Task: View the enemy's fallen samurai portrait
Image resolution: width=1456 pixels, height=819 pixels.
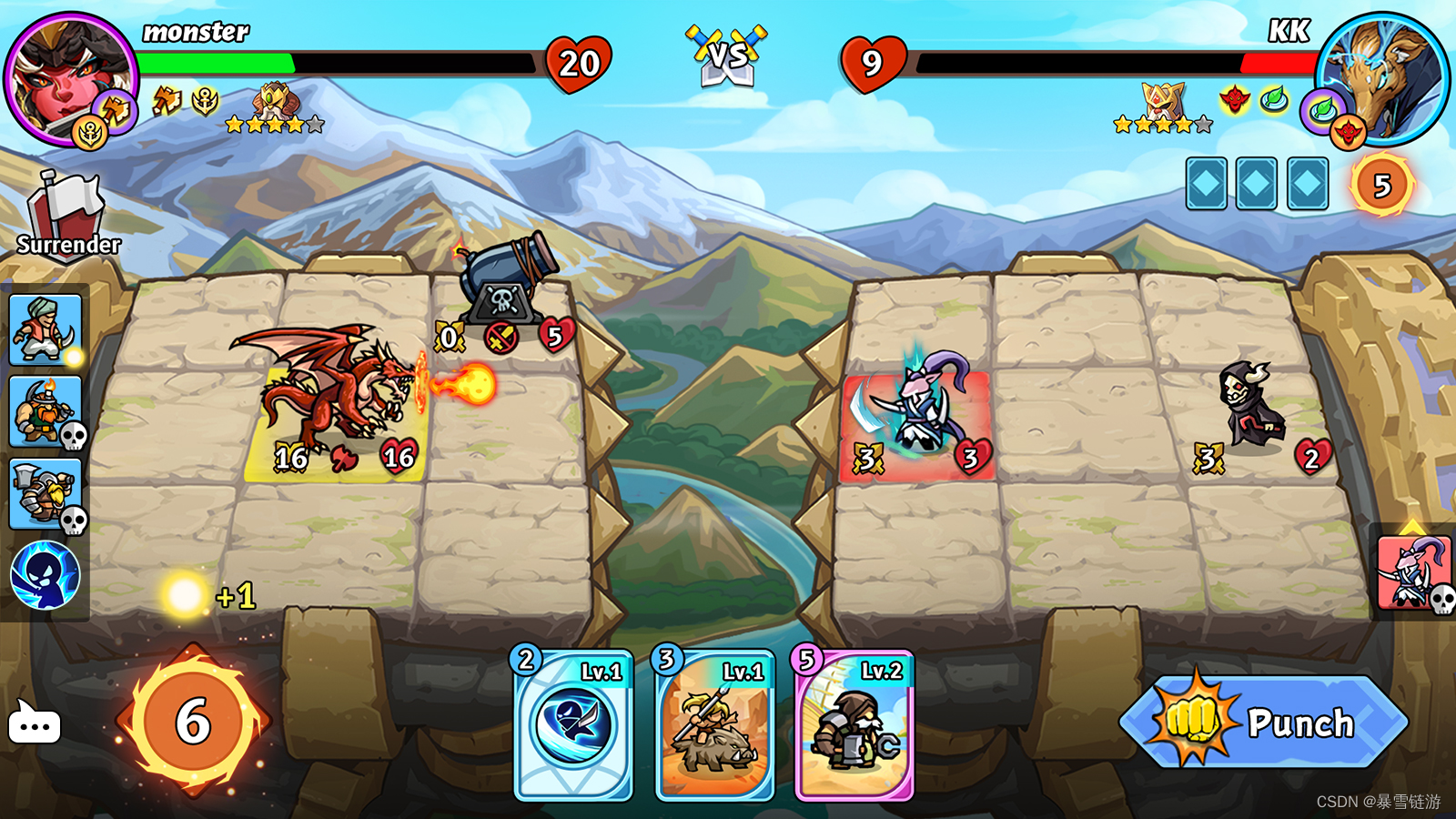Action: coord(1413,573)
